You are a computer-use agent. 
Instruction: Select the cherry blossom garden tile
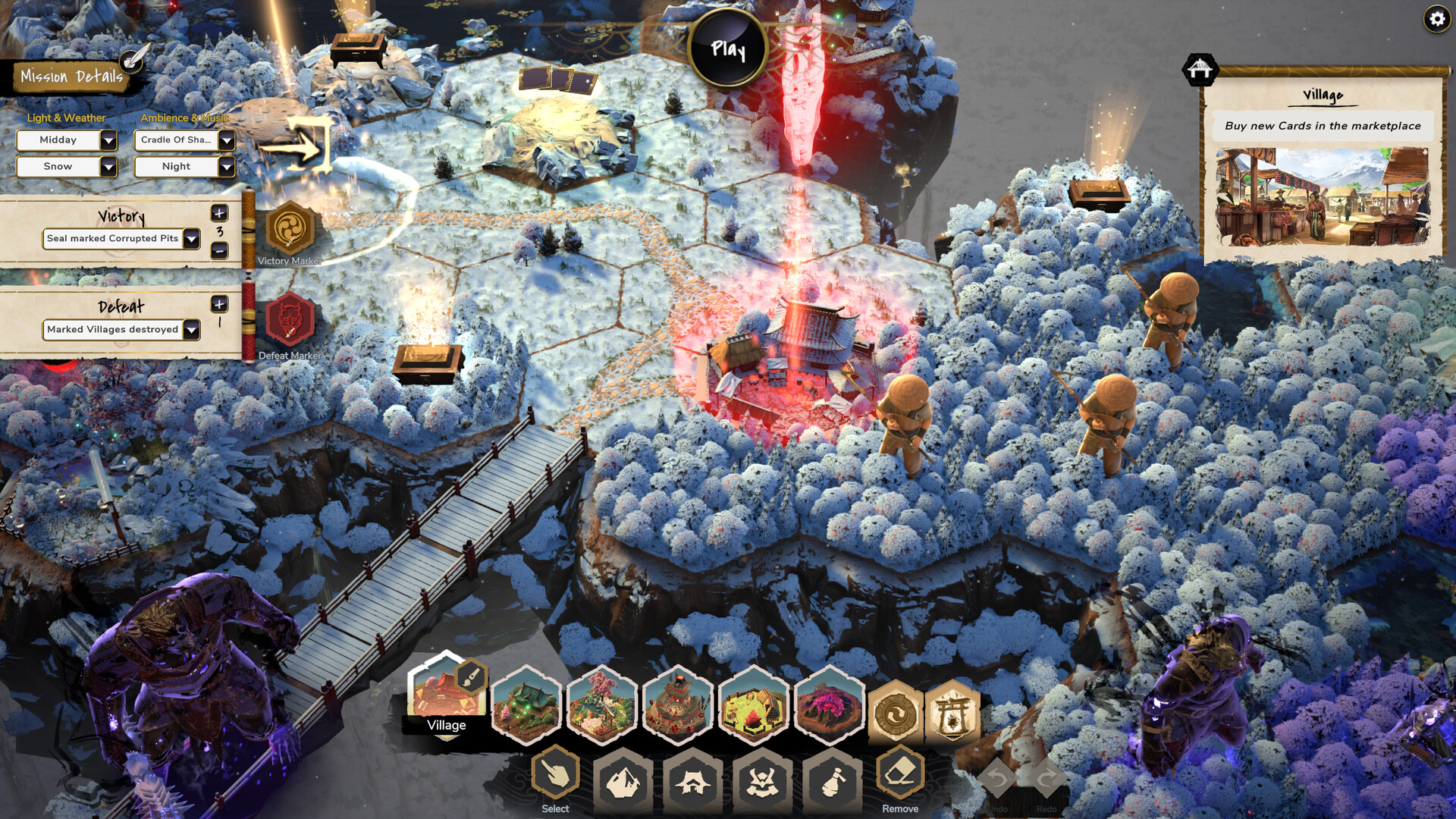(601, 705)
